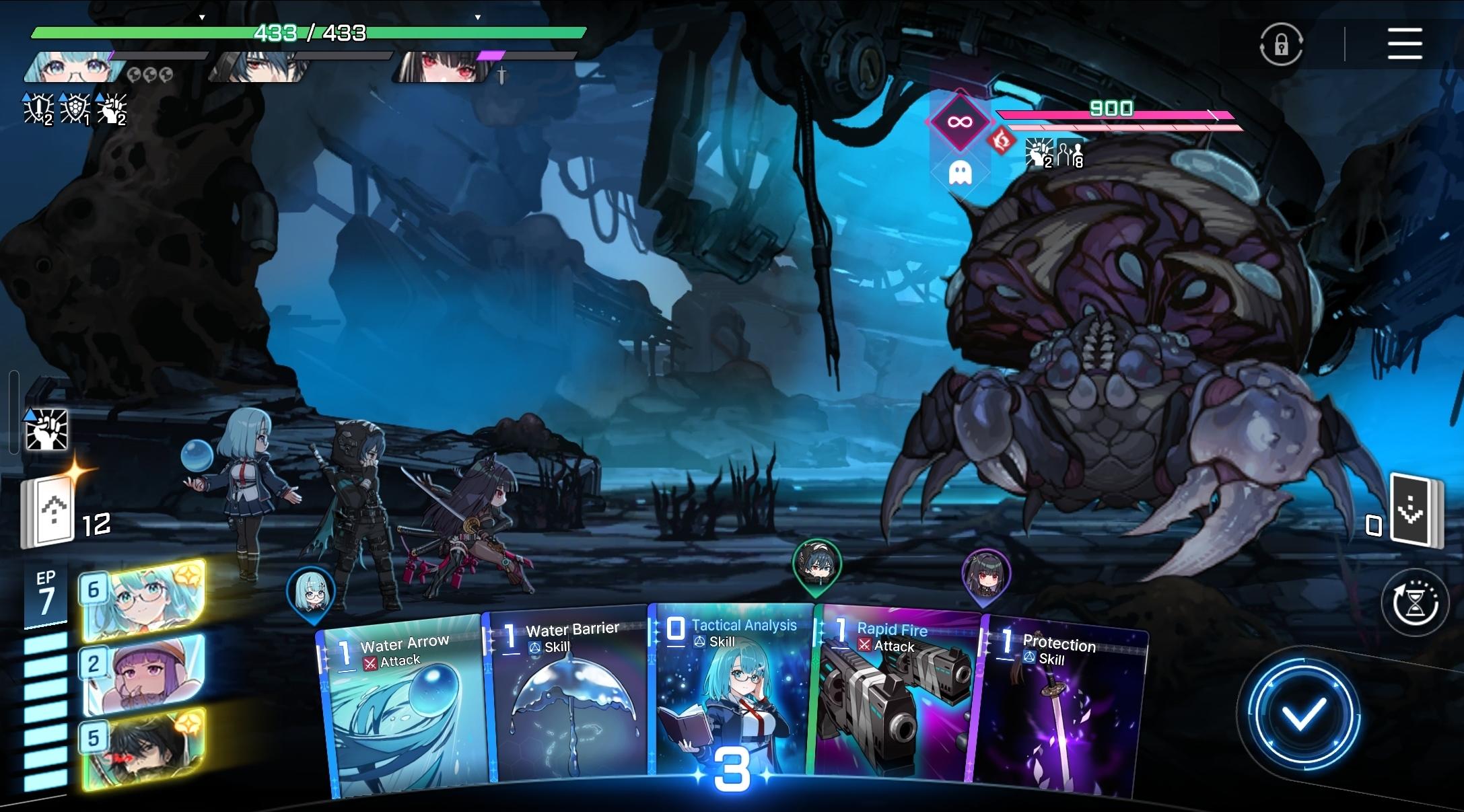
Task: Confirm the turn with the checkmark button
Action: tap(1303, 714)
